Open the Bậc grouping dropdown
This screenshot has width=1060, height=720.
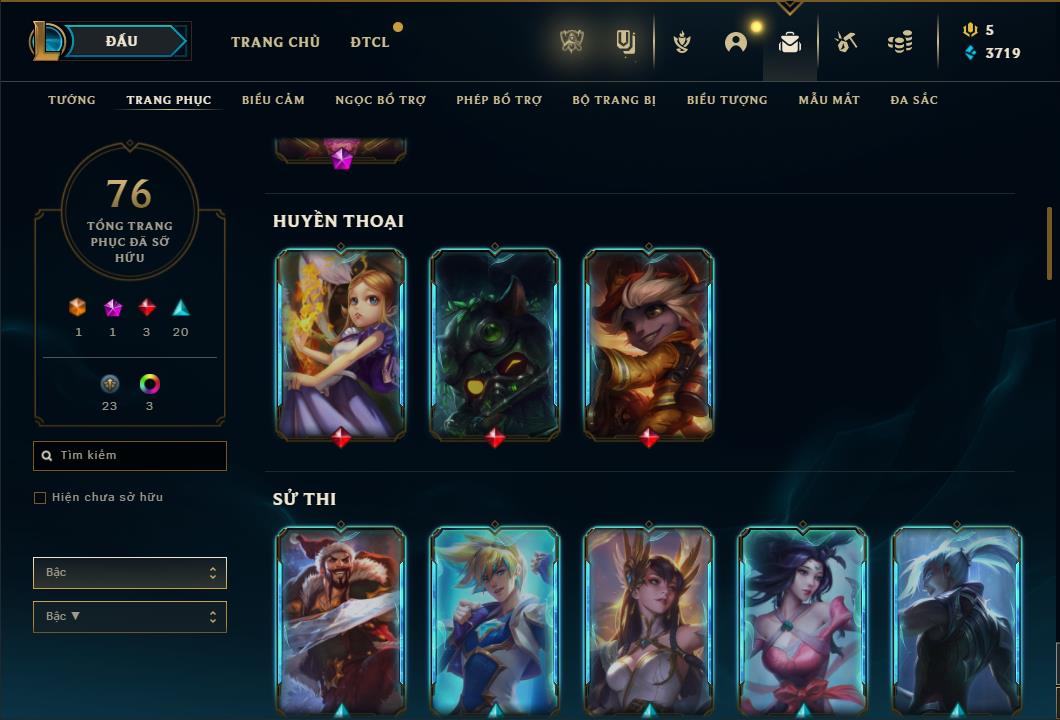coord(130,573)
